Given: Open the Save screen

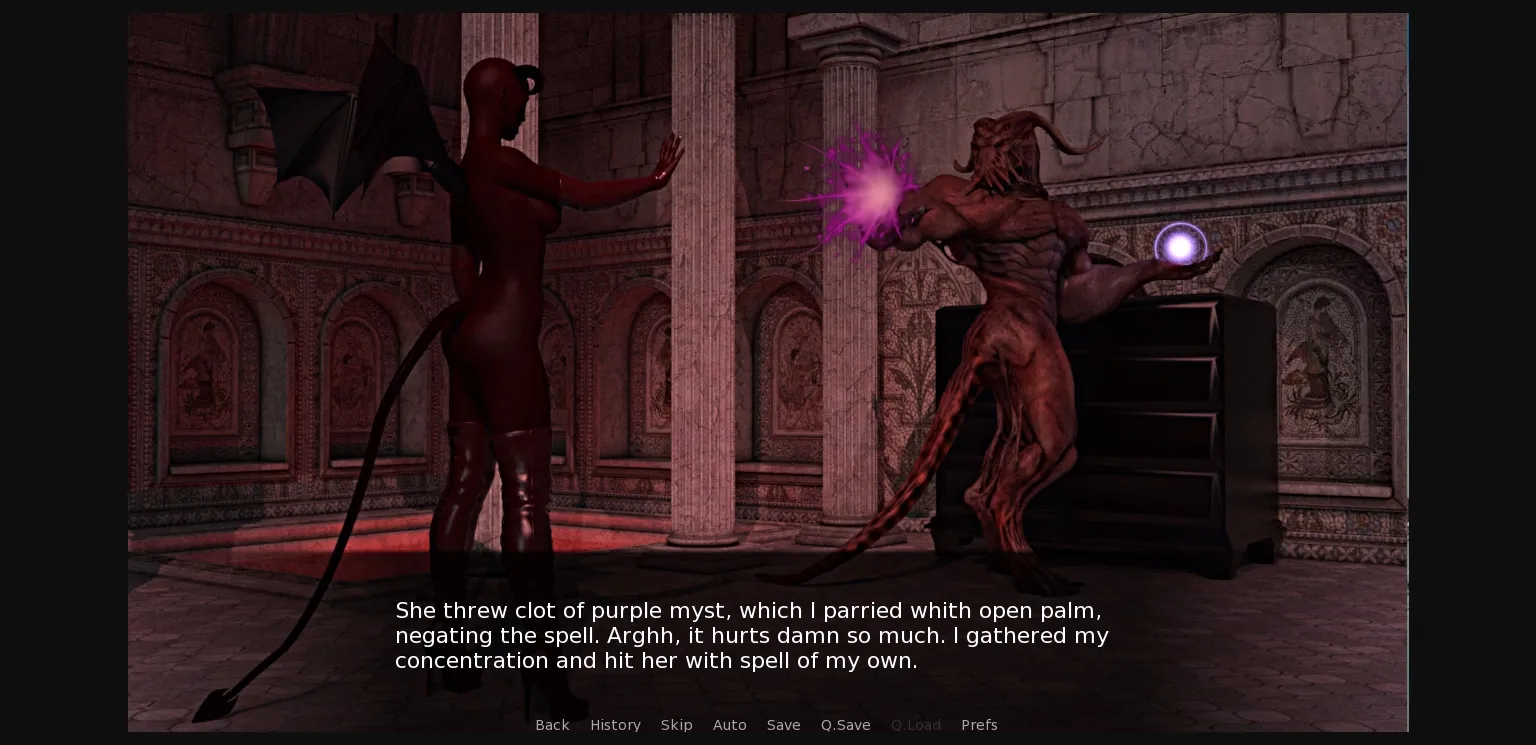Looking at the screenshot, I should pyautogui.click(x=783, y=725).
